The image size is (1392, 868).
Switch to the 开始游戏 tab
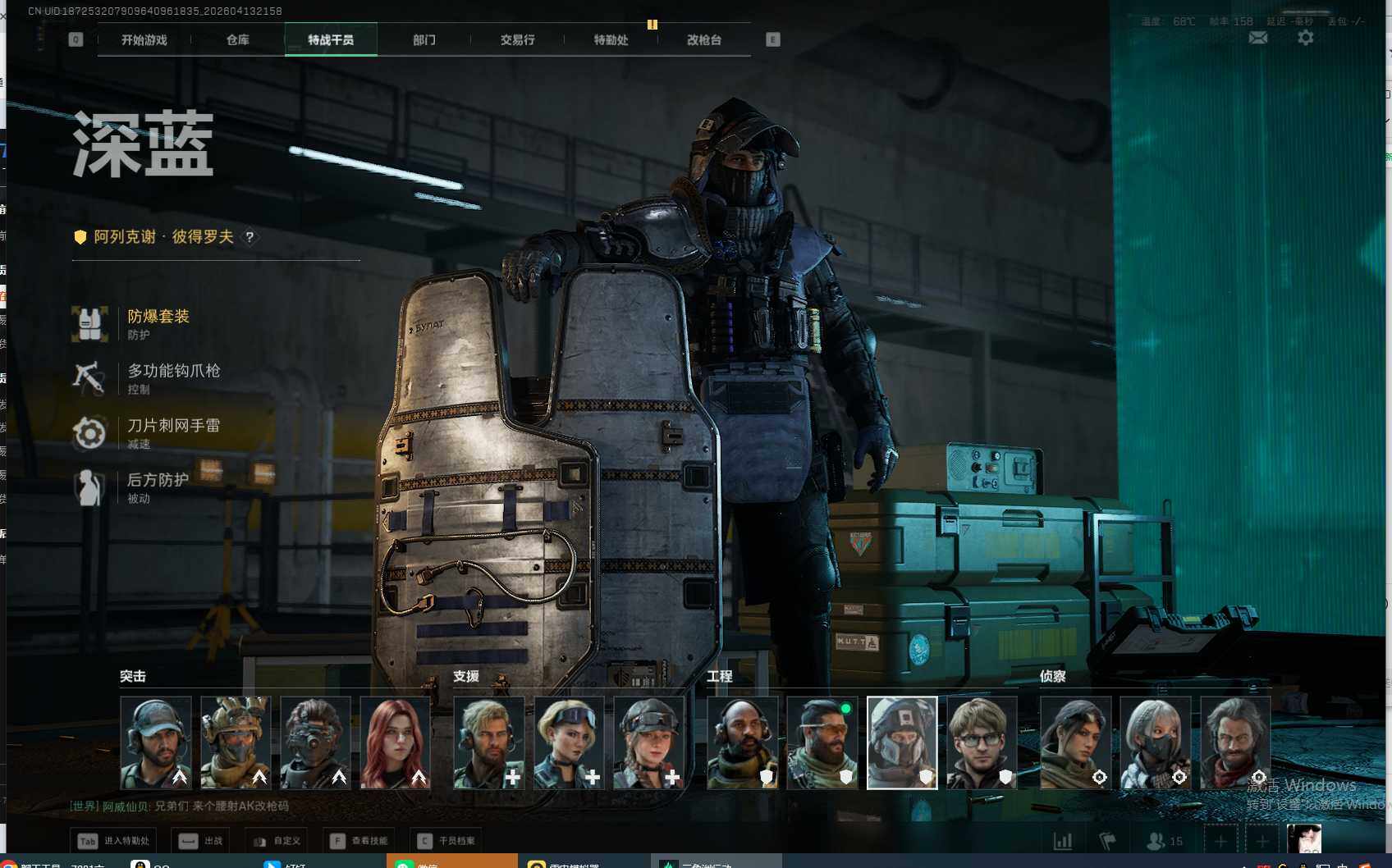[144, 40]
